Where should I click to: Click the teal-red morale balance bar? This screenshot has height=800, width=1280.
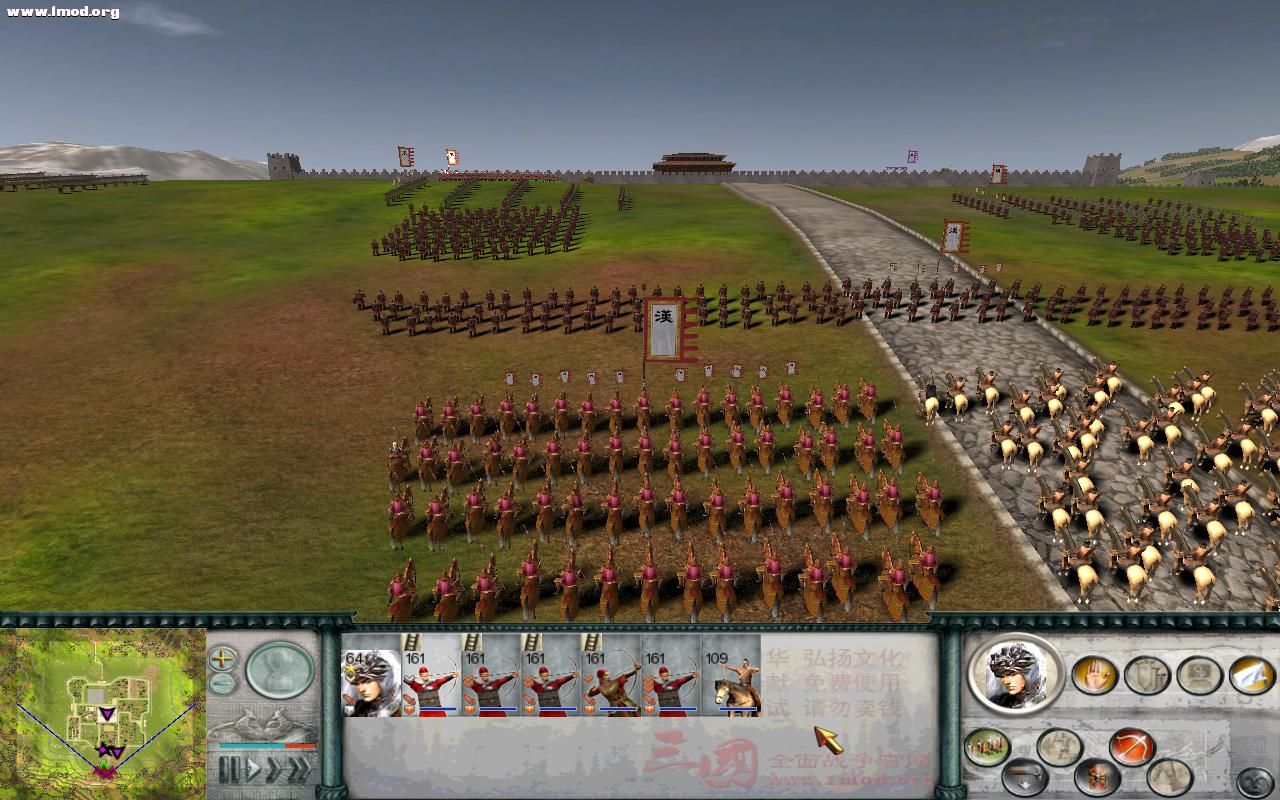(x=266, y=746)
